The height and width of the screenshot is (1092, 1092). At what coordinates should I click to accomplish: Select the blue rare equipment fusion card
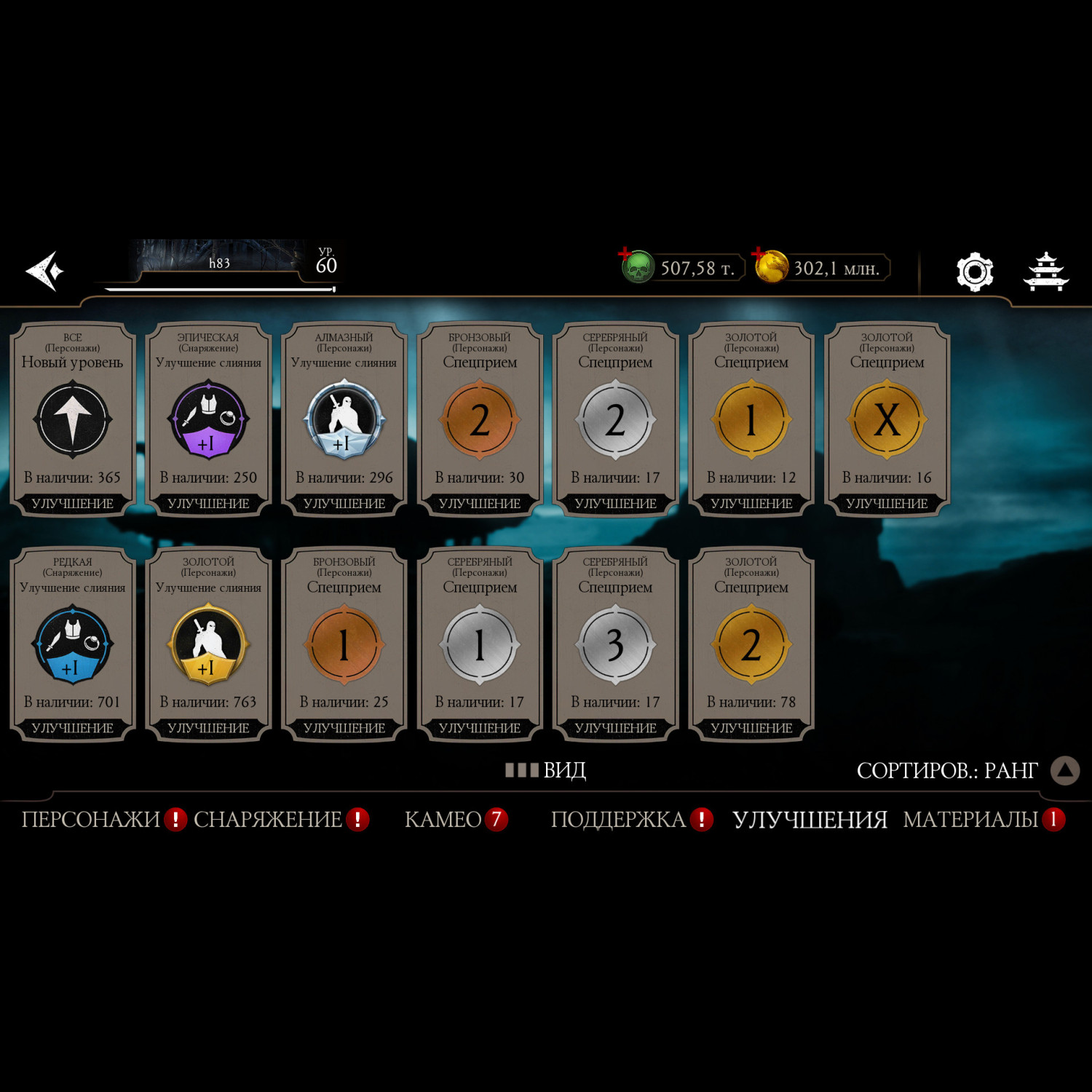point(73,644)
